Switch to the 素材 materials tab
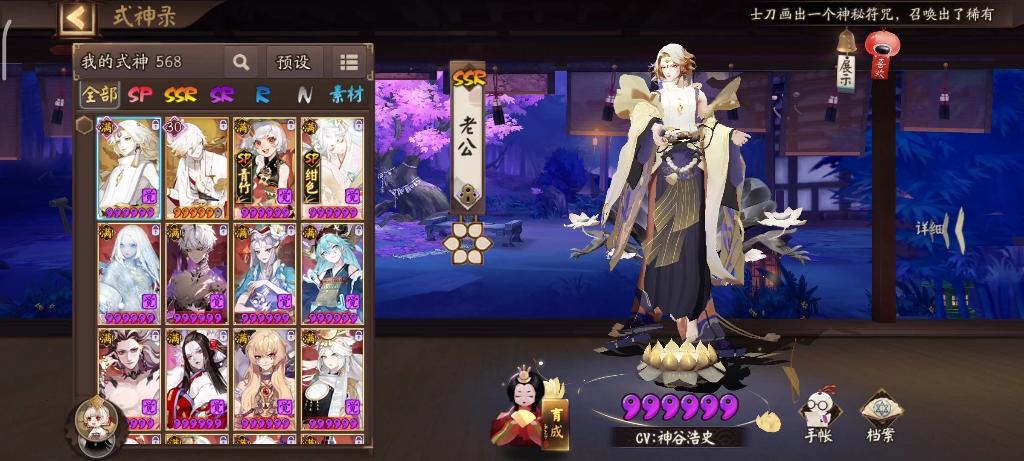Image resolution: width=1024 pixels, height=461 pixels. coord(346,95)
